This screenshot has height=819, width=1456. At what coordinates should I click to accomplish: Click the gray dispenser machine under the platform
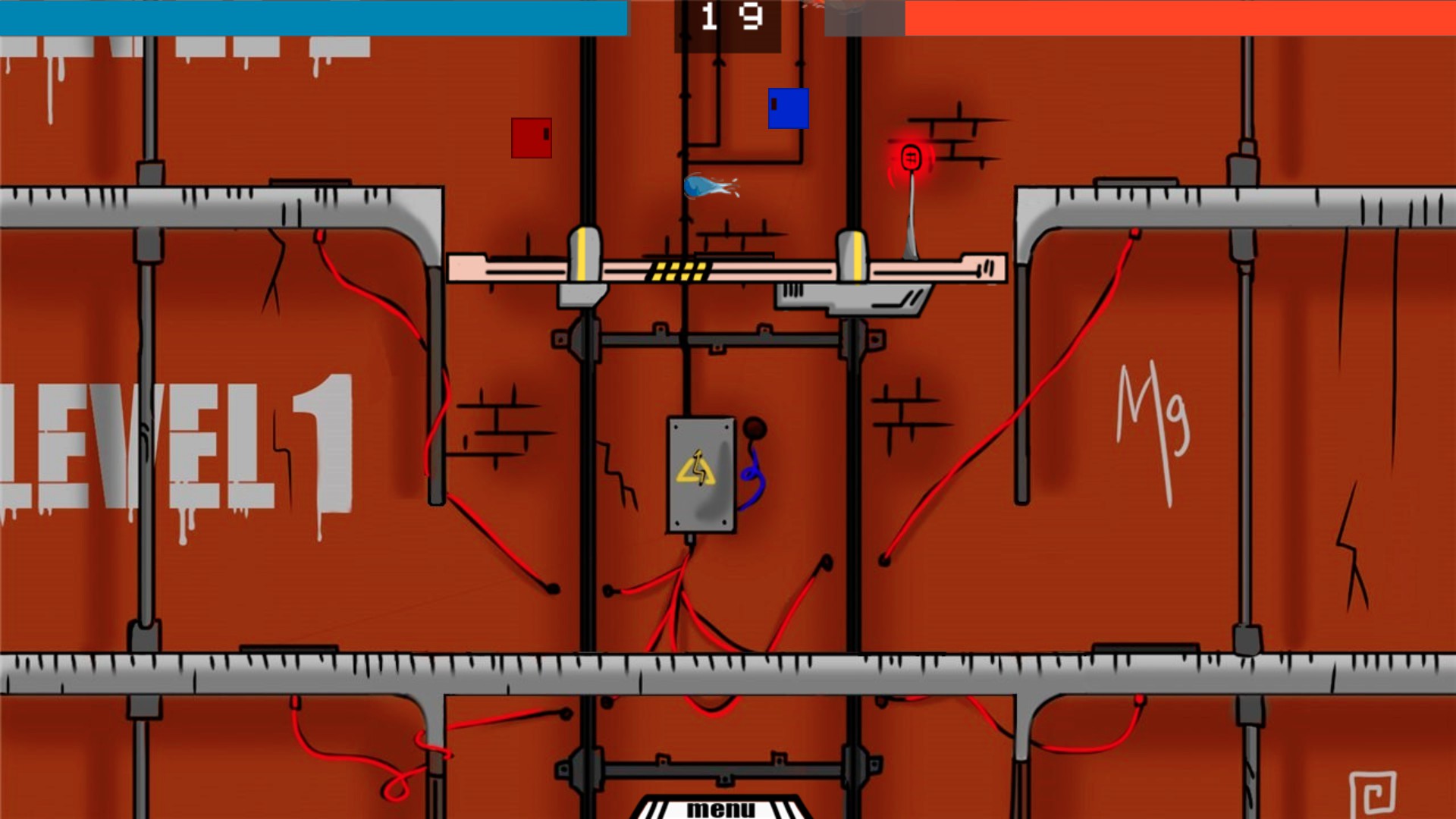point(853,297)
